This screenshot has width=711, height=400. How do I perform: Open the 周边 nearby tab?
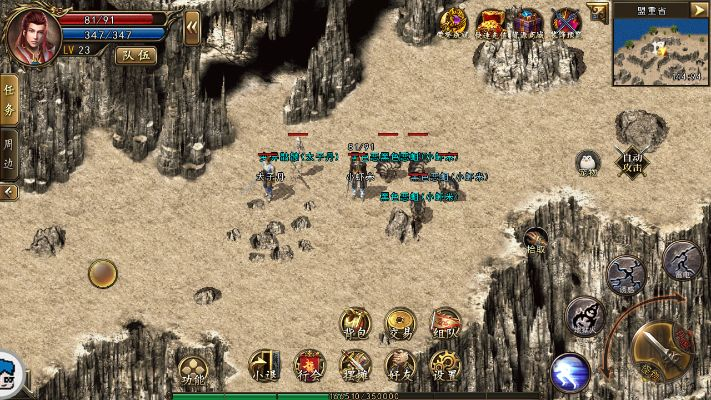click(9, 154)
